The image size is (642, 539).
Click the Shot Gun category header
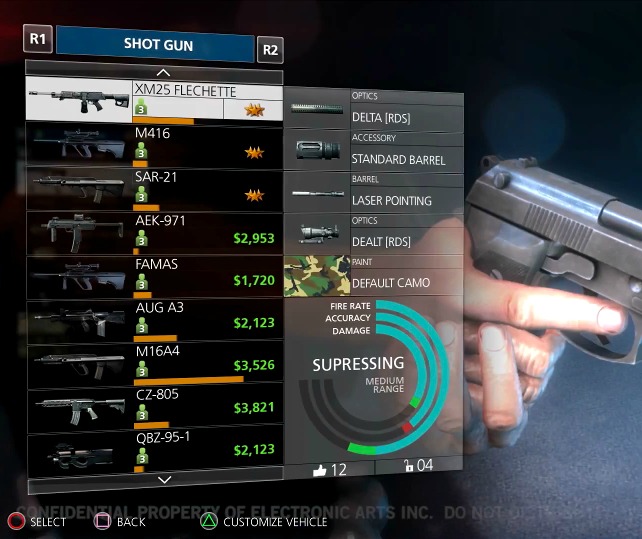(x=155, y=44)
